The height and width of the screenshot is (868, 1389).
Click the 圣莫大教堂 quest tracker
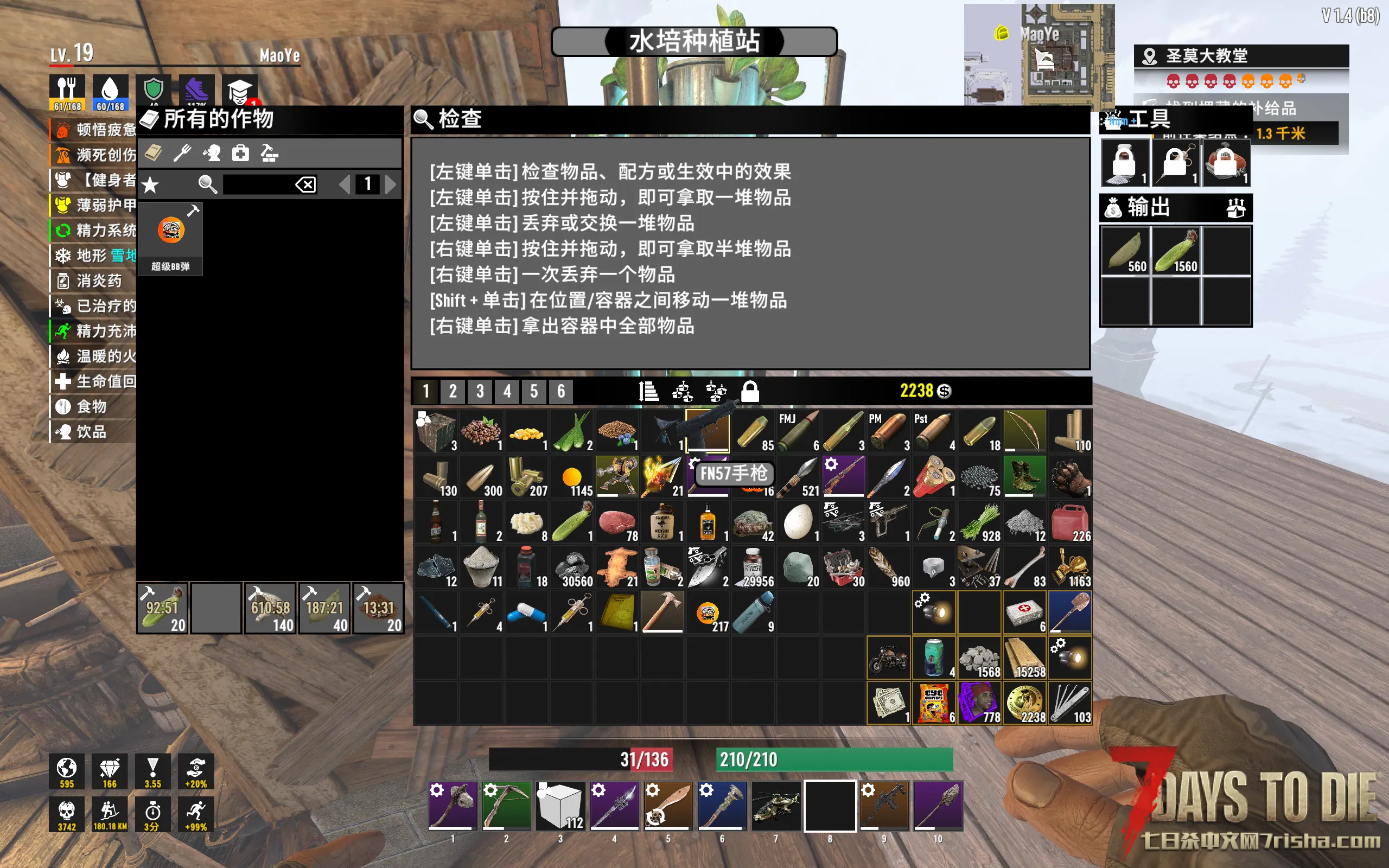tap(1240, 56)
